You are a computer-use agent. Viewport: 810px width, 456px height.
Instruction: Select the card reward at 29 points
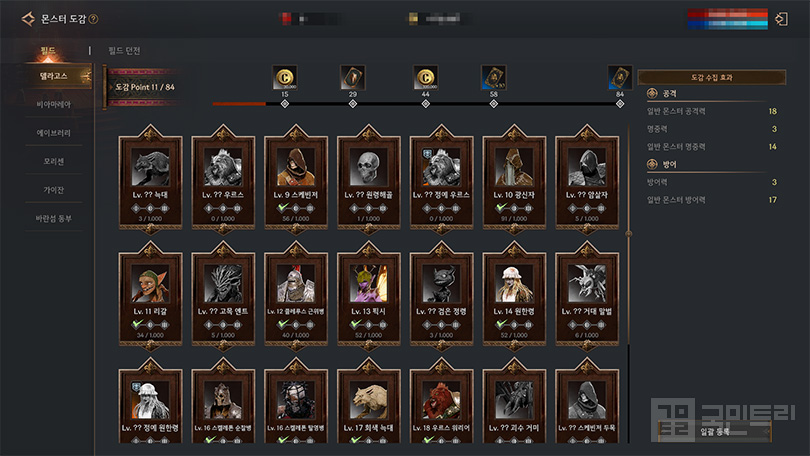[353, 77]
